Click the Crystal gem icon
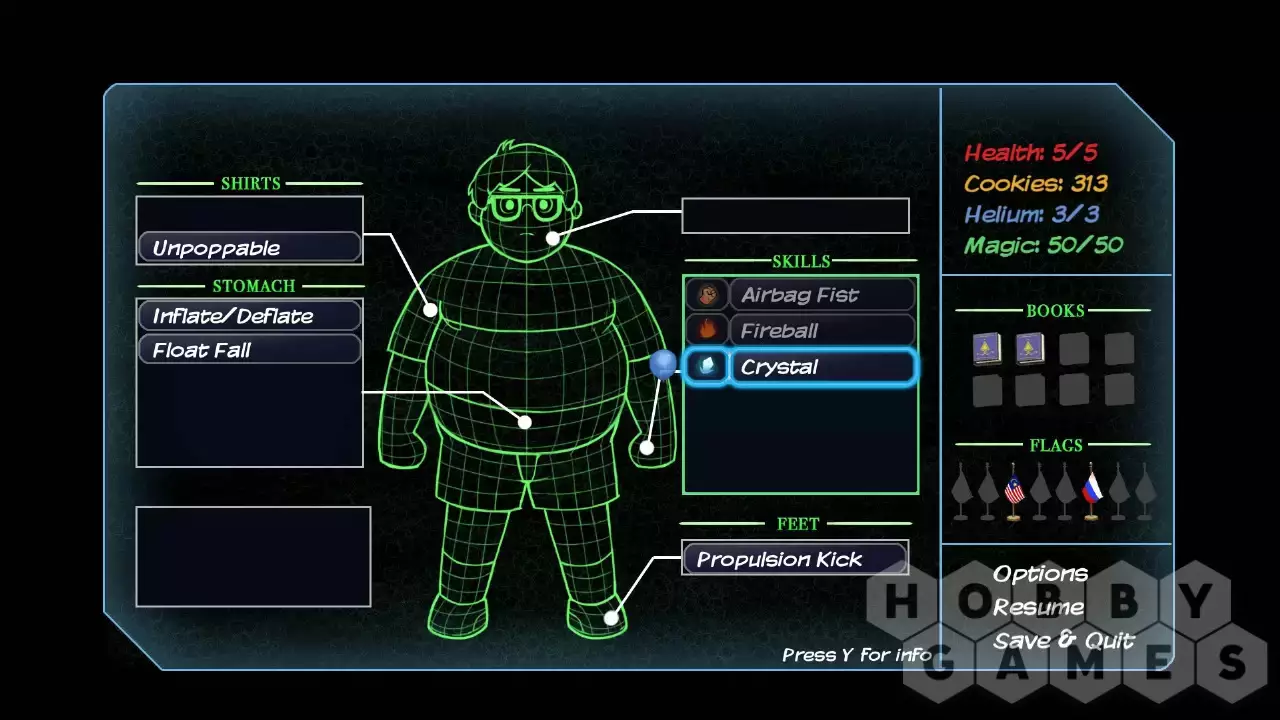This screenshot has height=720, width=1280. [707, 367]
